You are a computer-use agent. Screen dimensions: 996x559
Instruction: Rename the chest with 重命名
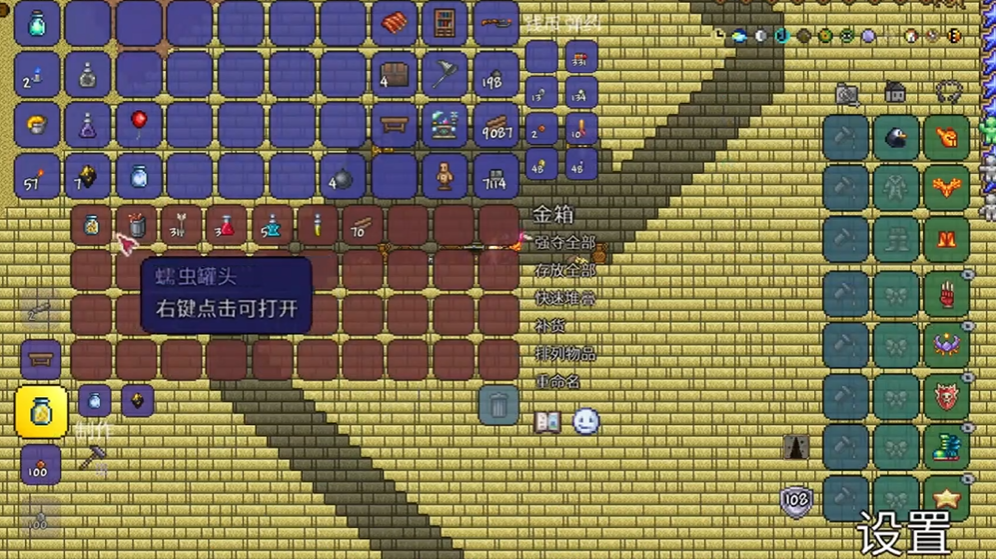558,381
